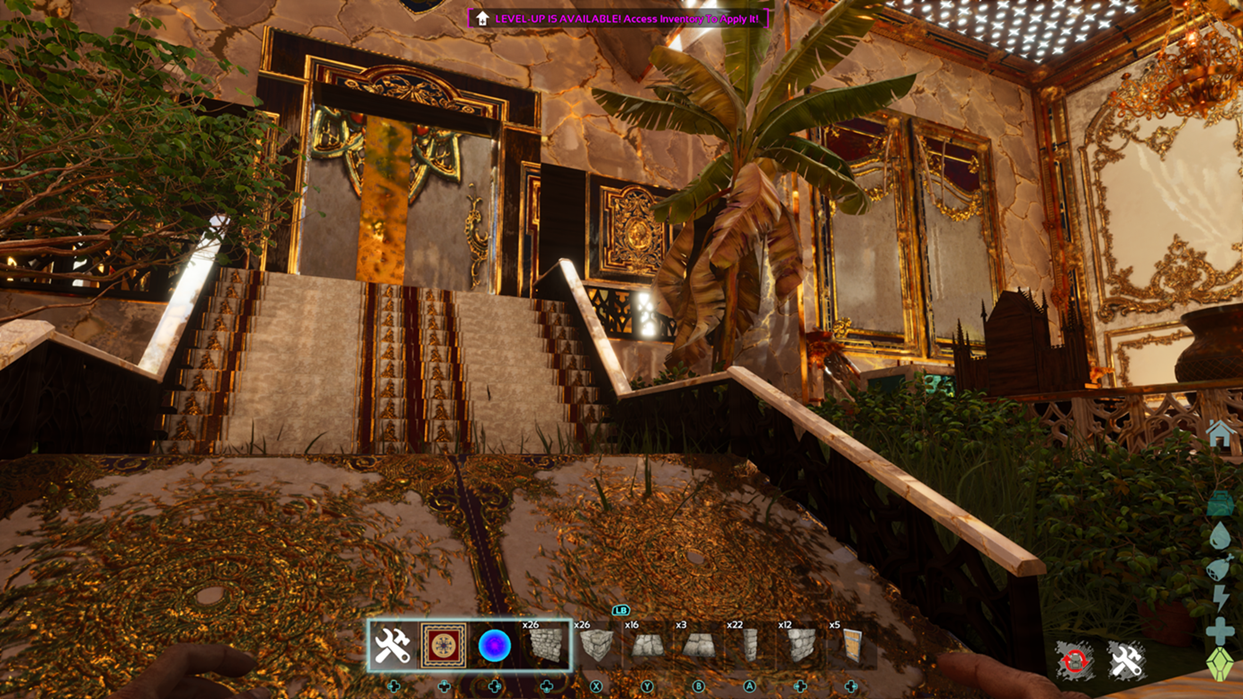The height and width of the screenshot is (699, 1243).
Task: Pick the x12 stone block slot
Action: tap(800, 646)
